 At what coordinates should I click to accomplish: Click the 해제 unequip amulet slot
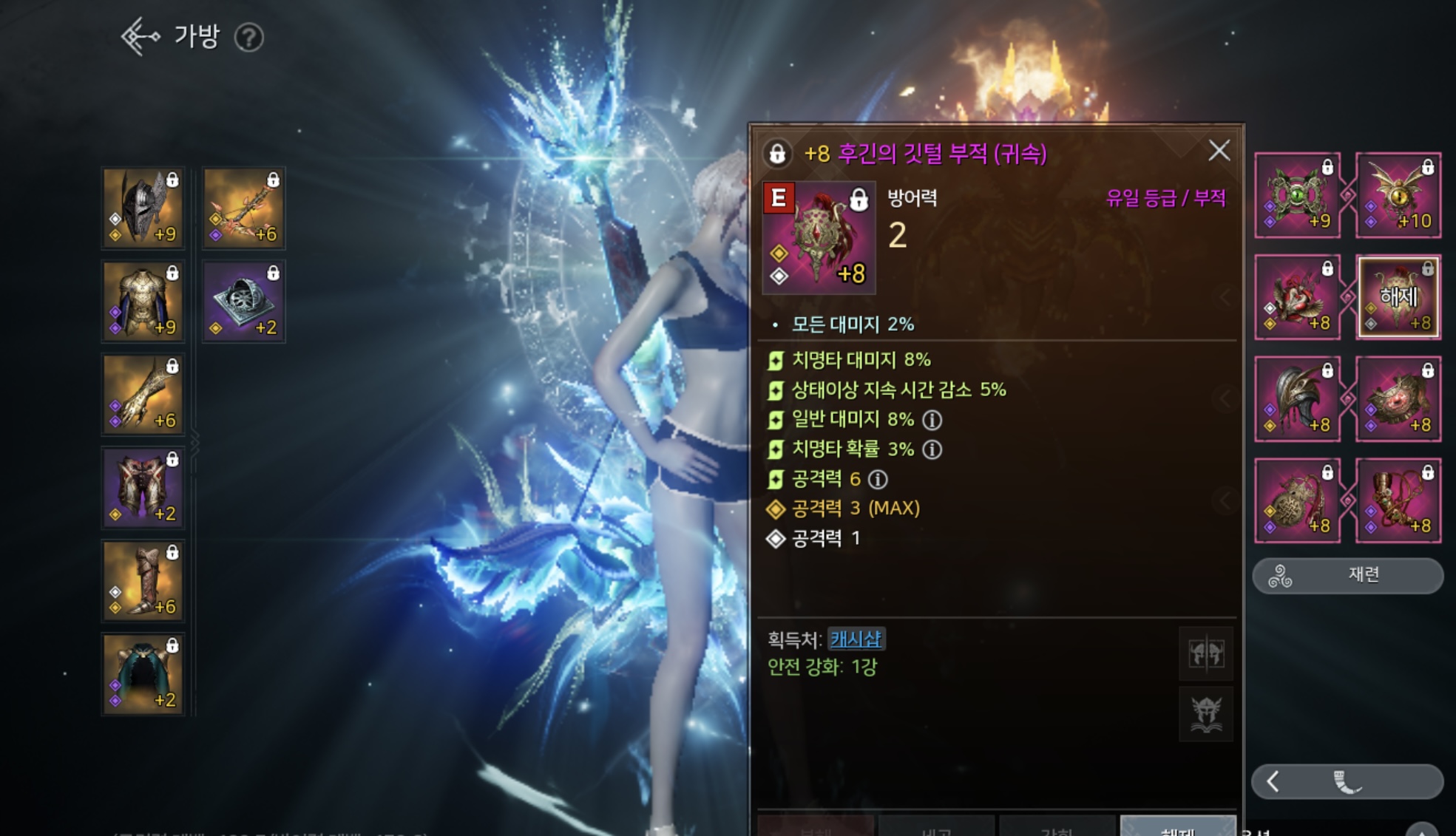[1398, 297]
